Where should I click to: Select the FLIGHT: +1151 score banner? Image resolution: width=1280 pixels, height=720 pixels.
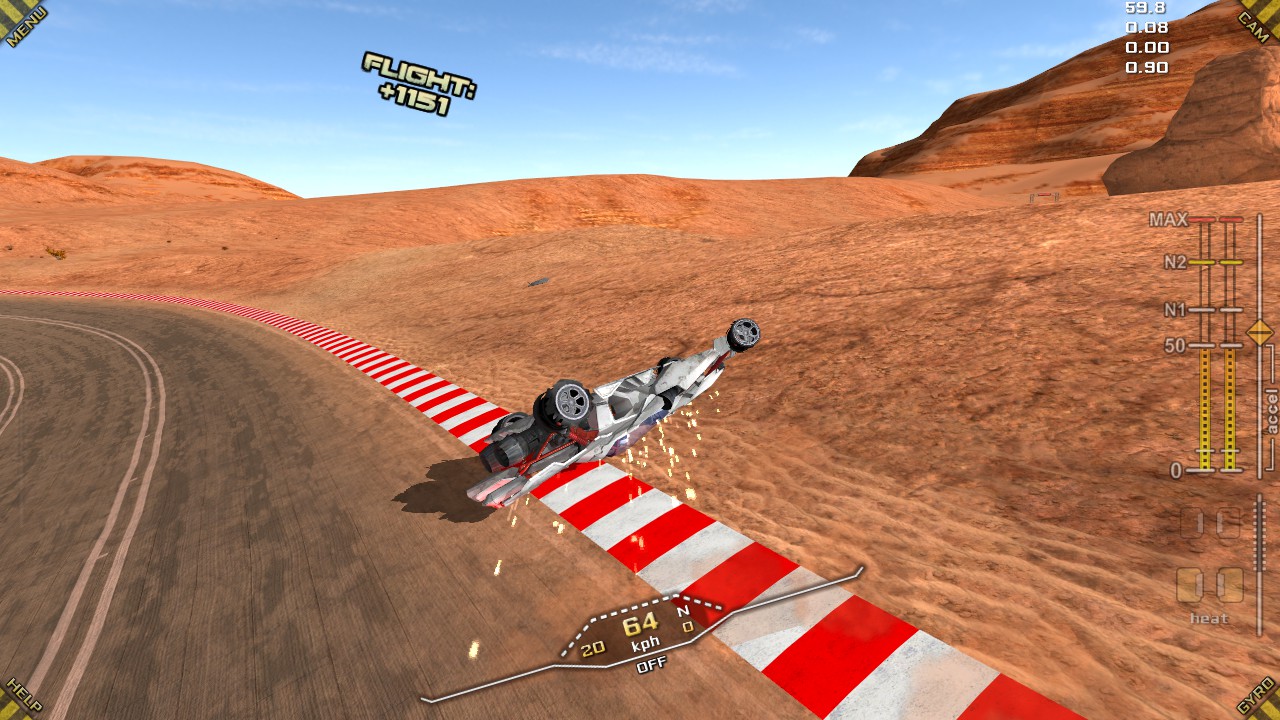[419, 84]
